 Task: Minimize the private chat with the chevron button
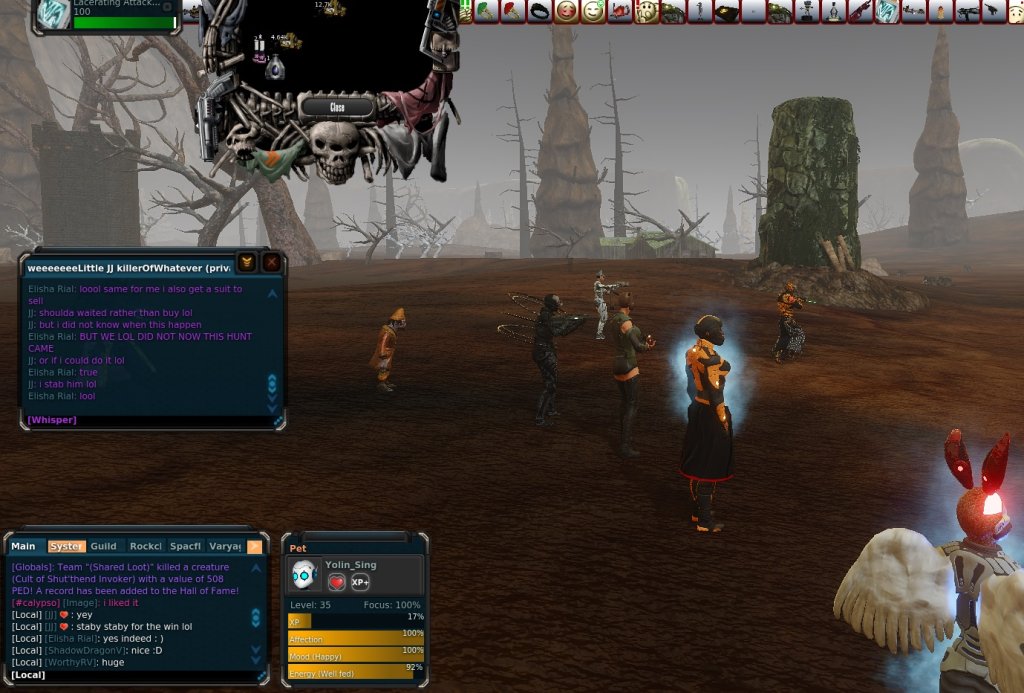[246, 263]
